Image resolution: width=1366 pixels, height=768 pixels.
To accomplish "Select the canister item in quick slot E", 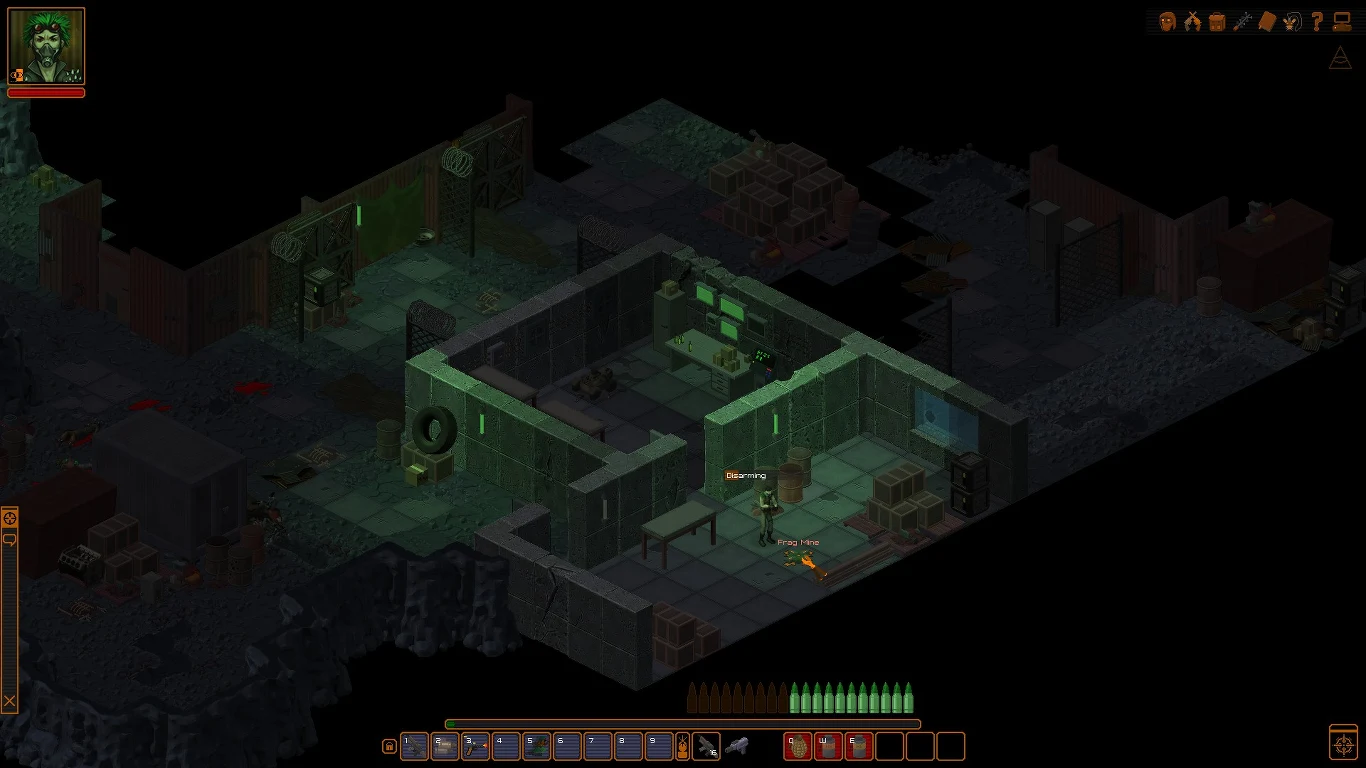I will coord(858,747).
